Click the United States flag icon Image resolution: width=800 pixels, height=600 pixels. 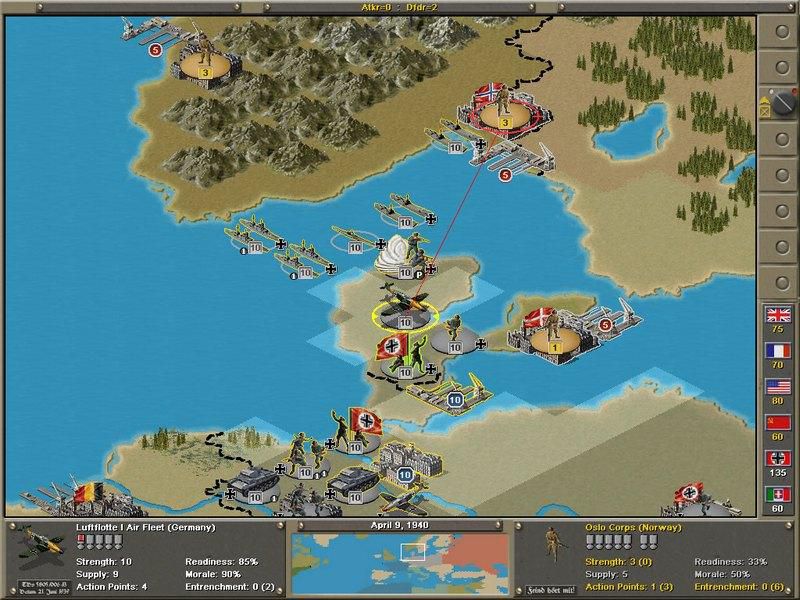[x=778, y=386]
